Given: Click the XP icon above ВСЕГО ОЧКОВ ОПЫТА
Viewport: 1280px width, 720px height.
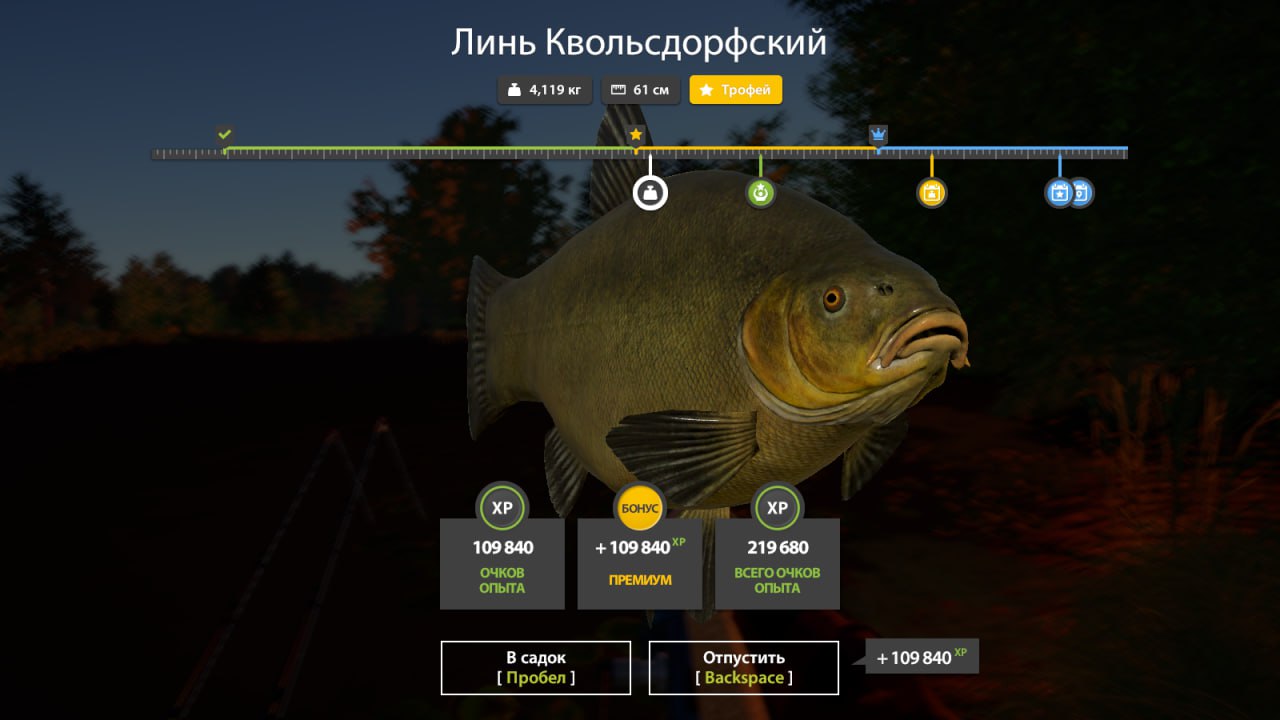Looking at the screenshot, I should pos(777,508).
